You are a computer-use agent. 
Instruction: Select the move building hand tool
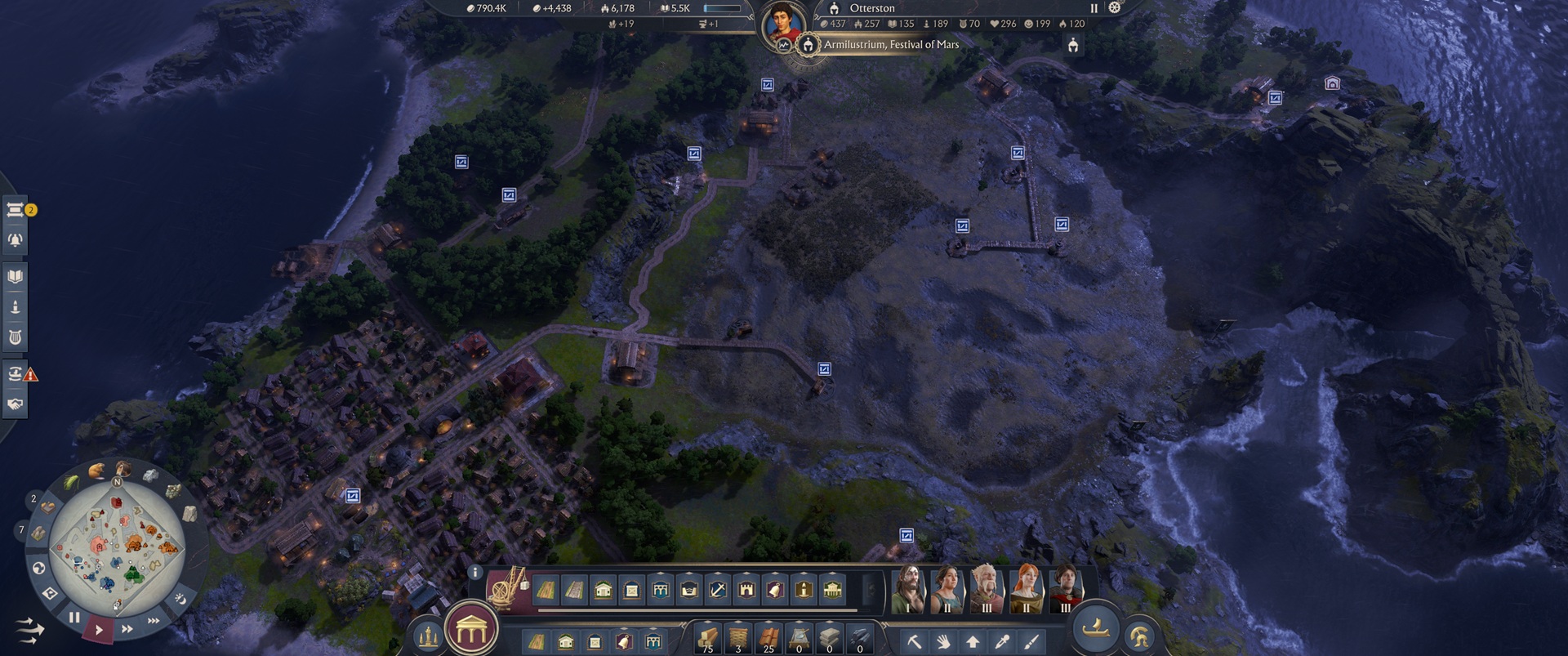coord(944,642)
